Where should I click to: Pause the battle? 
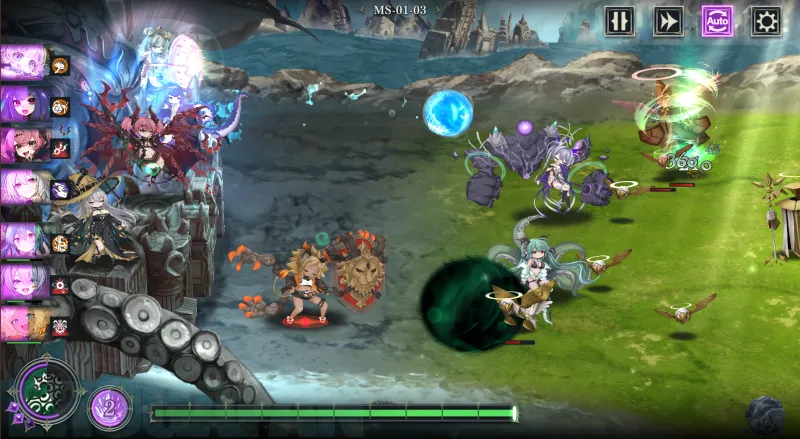pyautogui.click(x=619, y=21)
